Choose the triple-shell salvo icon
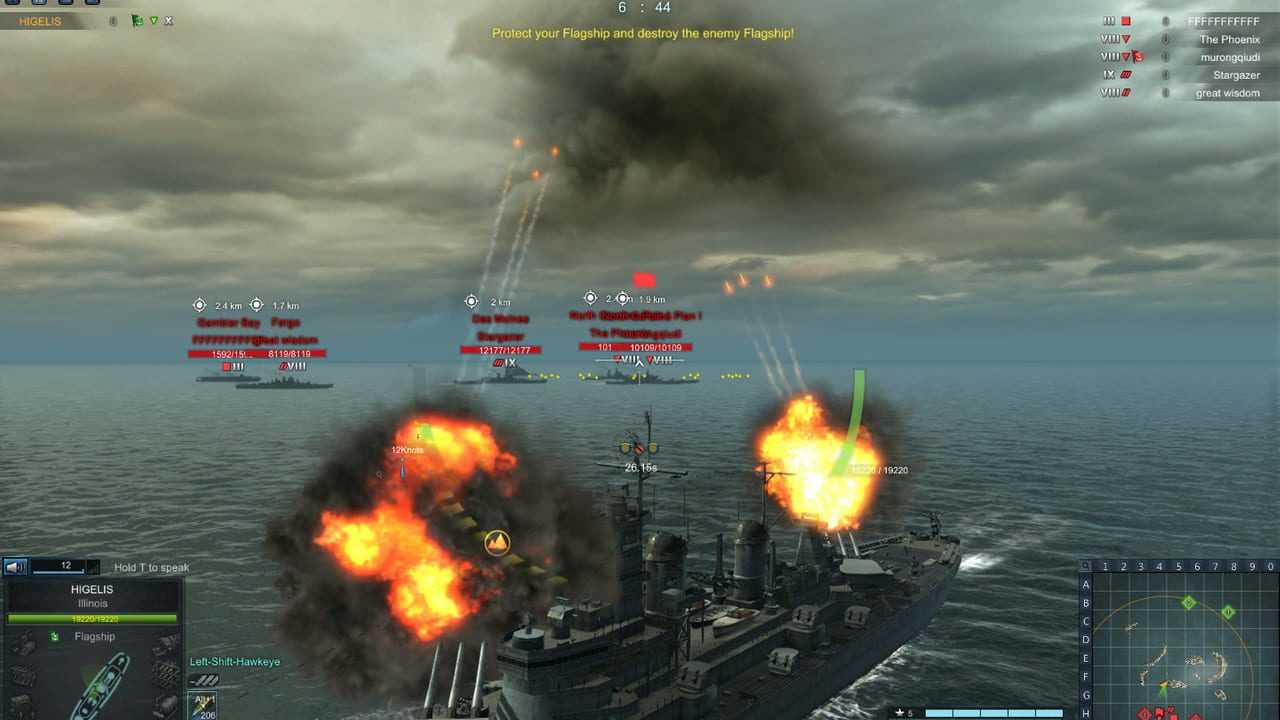This screenshot has width=1280, height=720. coord(203,681)
